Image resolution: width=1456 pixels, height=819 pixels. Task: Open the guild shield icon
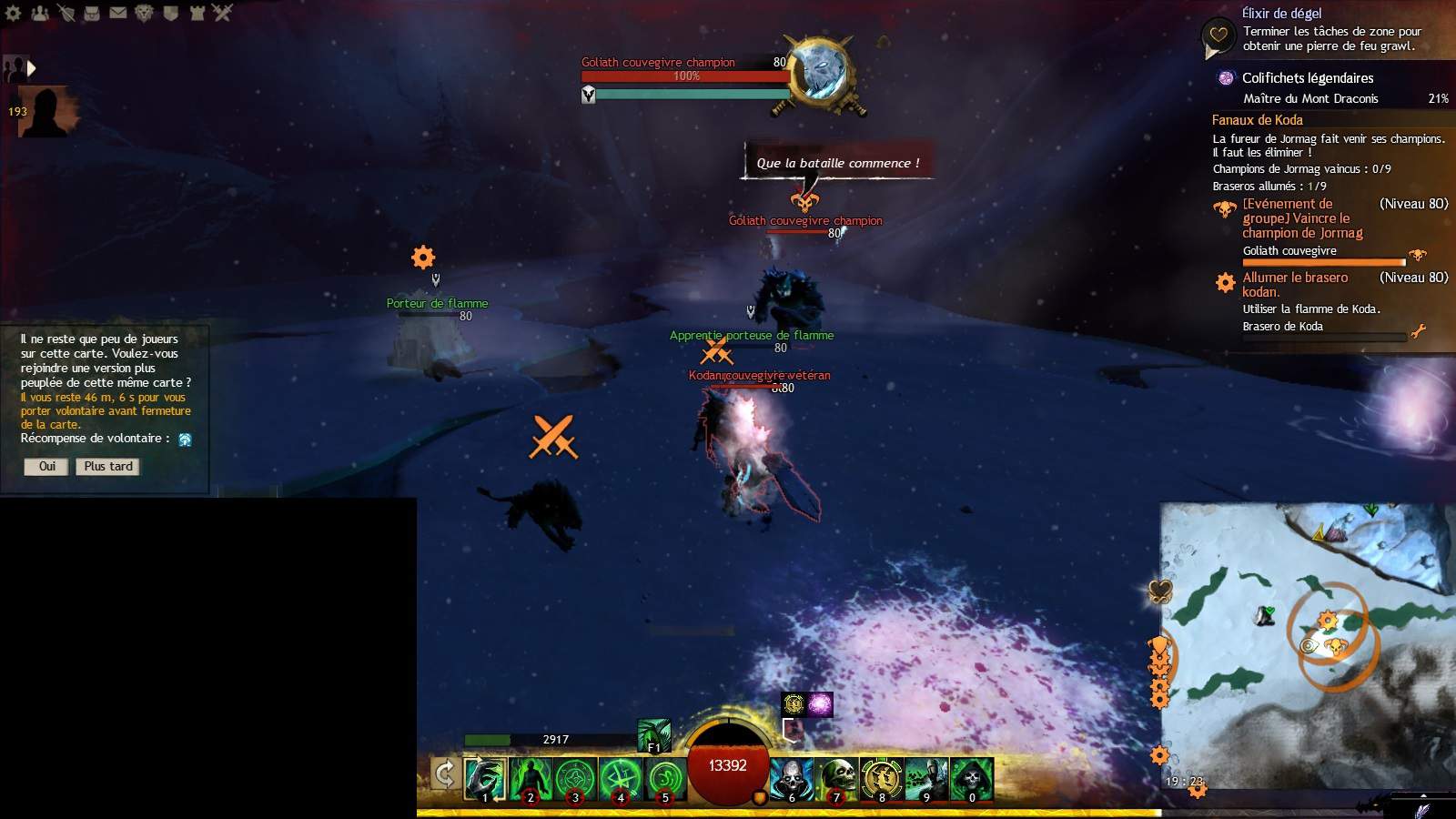click(170, 13)
